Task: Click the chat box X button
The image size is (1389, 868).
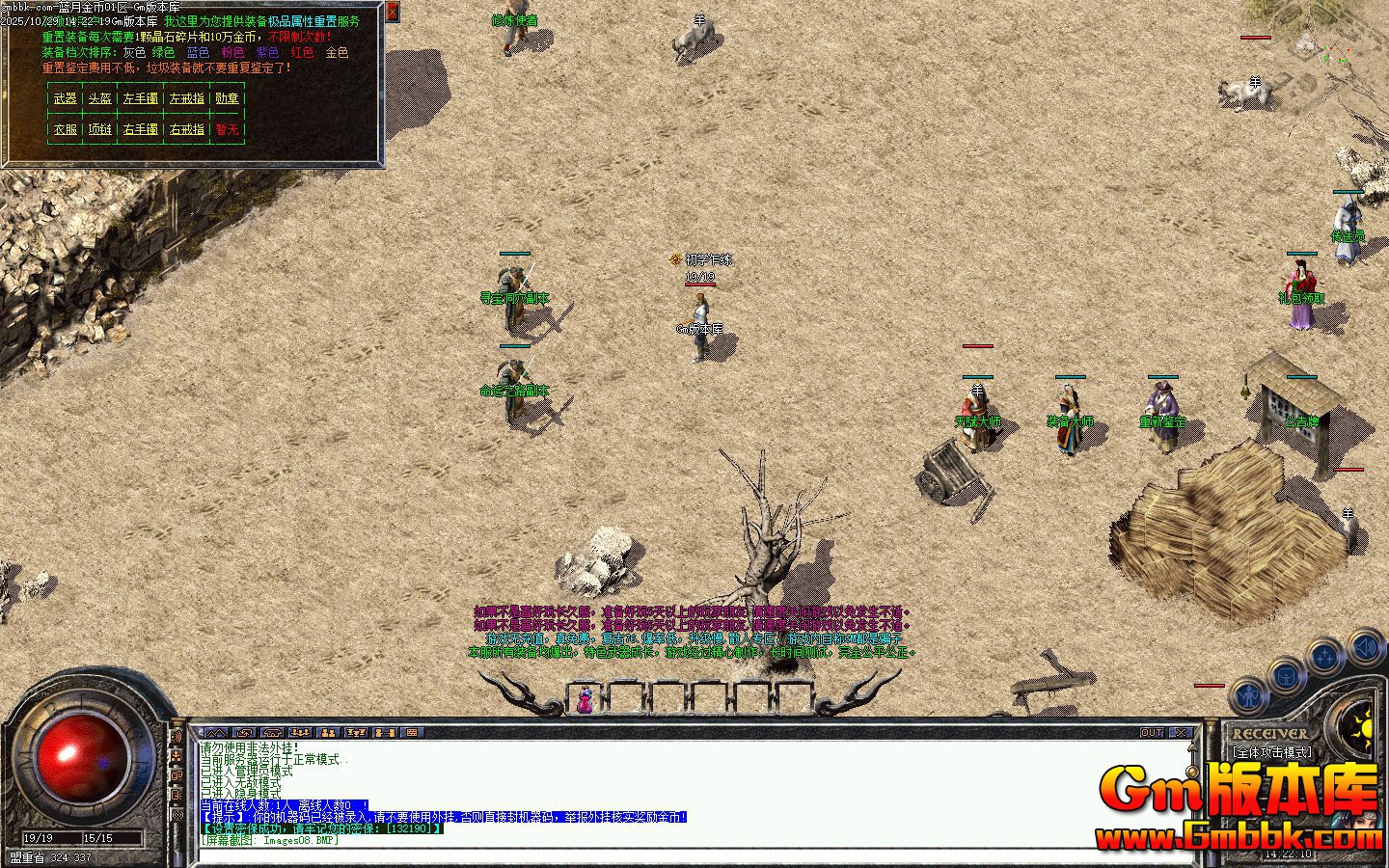Action: (x=1182, y=733)
